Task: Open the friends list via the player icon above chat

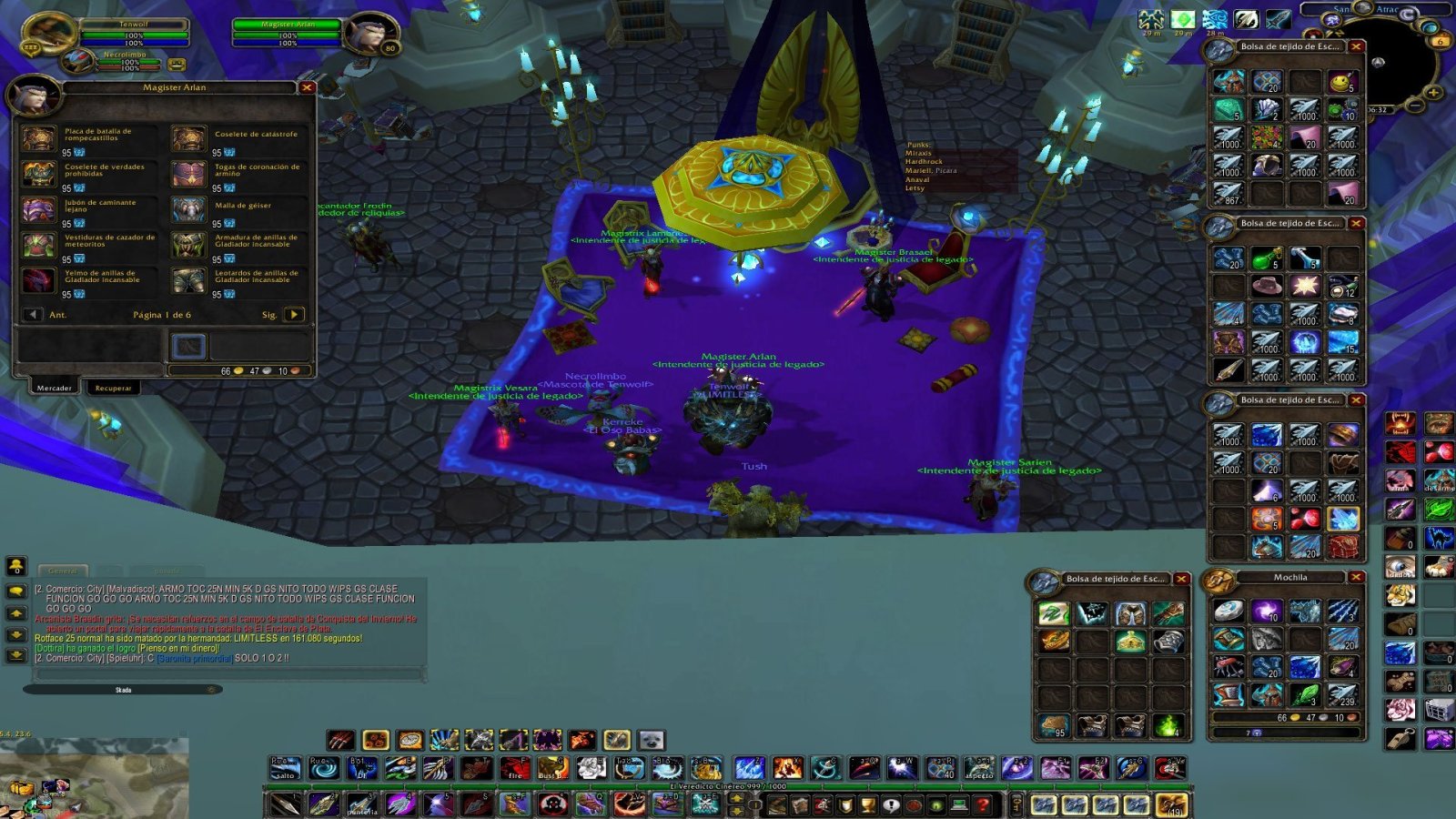Action: [15, 566]
